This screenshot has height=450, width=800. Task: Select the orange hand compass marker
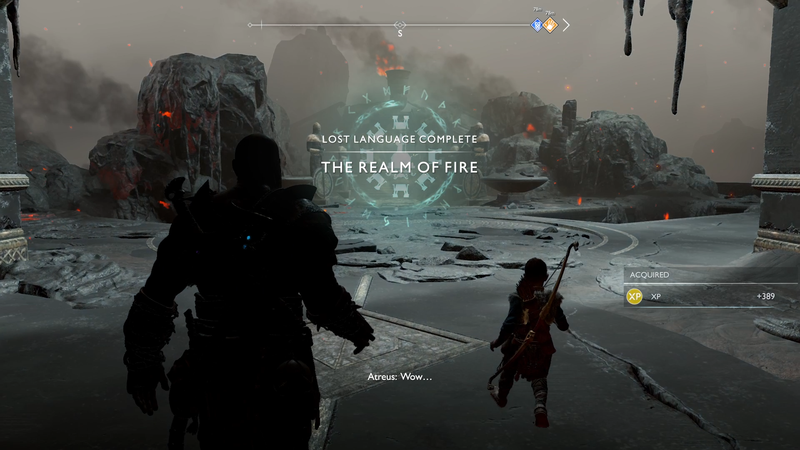click(x=549, y=25)
